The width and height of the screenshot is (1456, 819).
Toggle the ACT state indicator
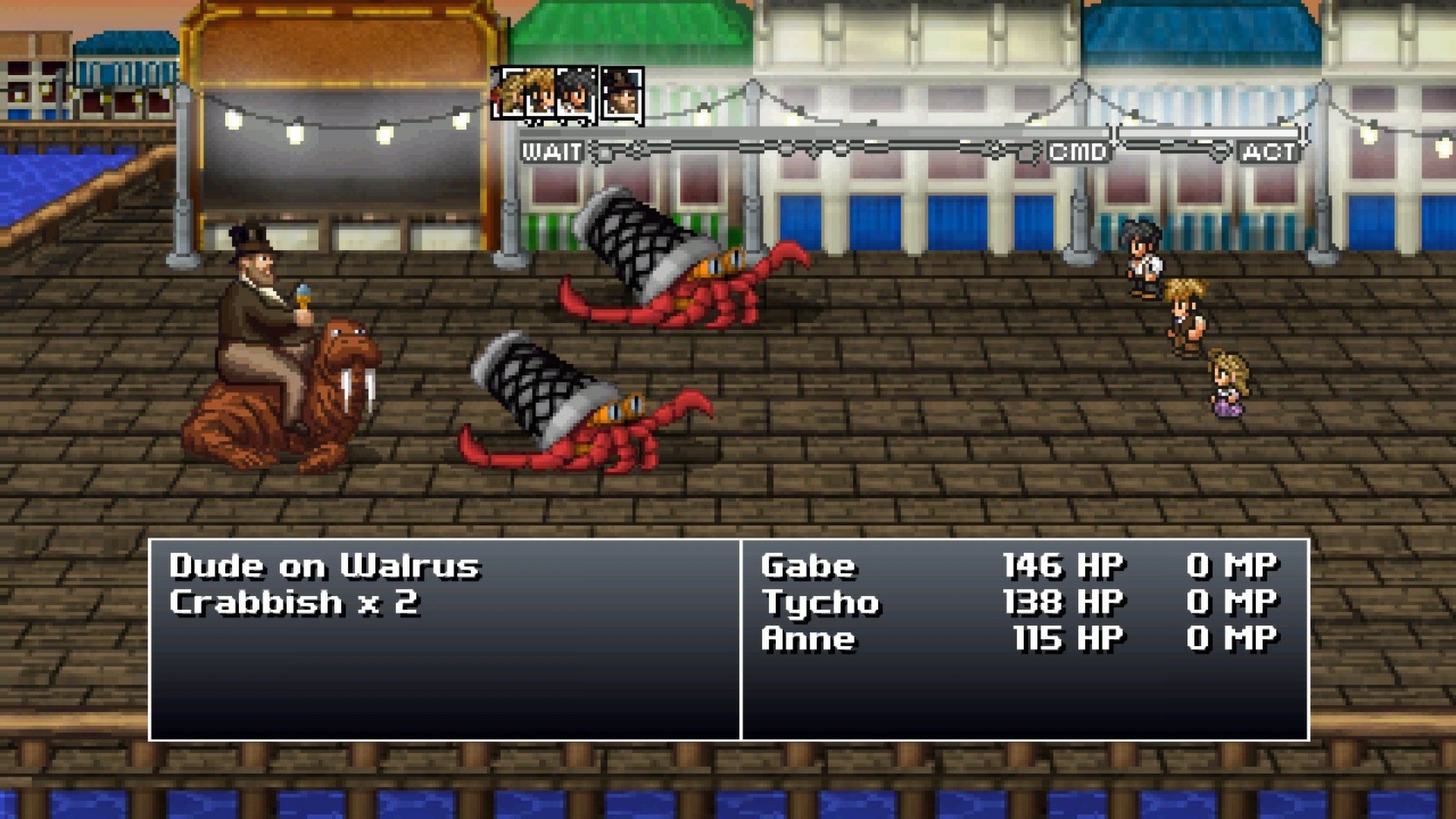(x=1268, y=153)
